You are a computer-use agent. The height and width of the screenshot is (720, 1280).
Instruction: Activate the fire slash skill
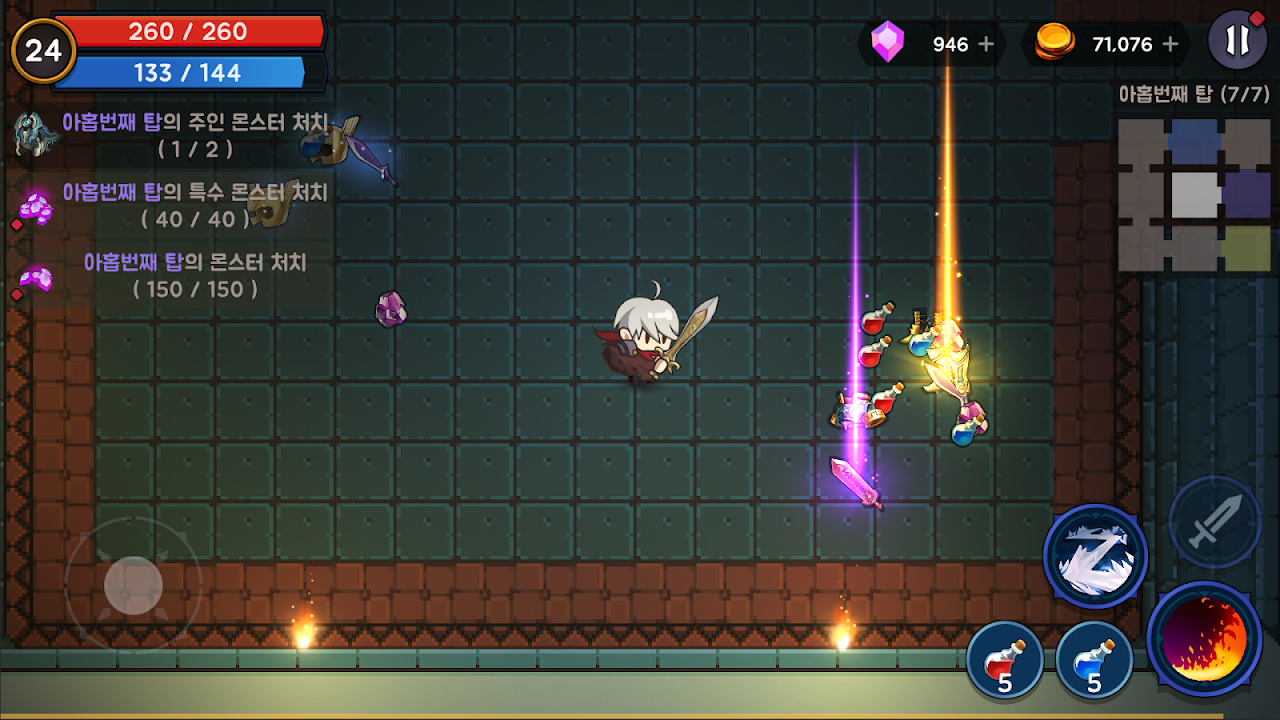point(1205,639)
